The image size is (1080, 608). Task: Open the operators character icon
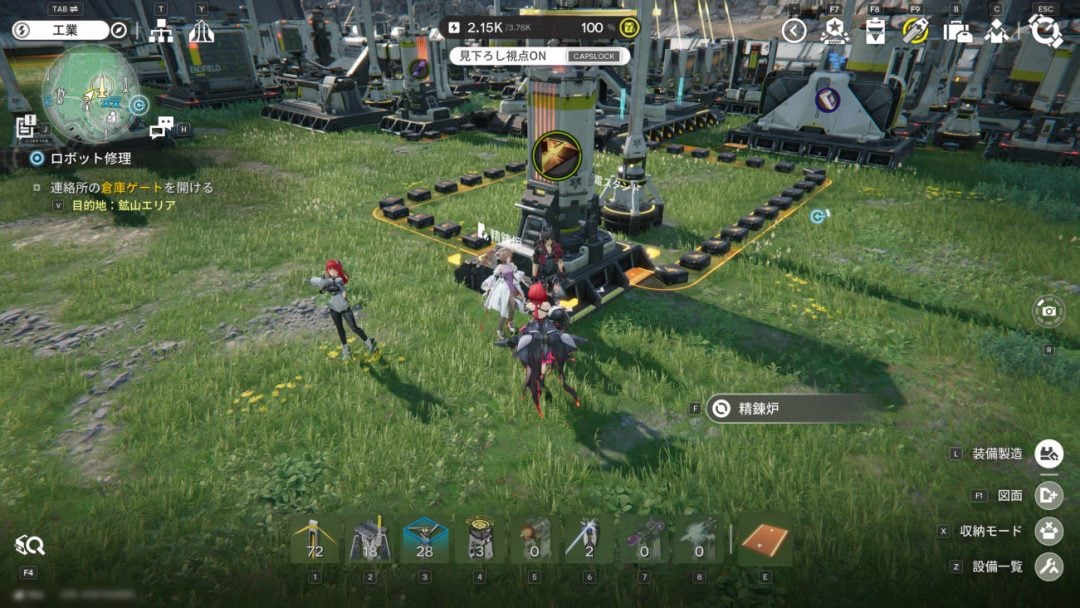pyautogui.click(x=997, y=31)
